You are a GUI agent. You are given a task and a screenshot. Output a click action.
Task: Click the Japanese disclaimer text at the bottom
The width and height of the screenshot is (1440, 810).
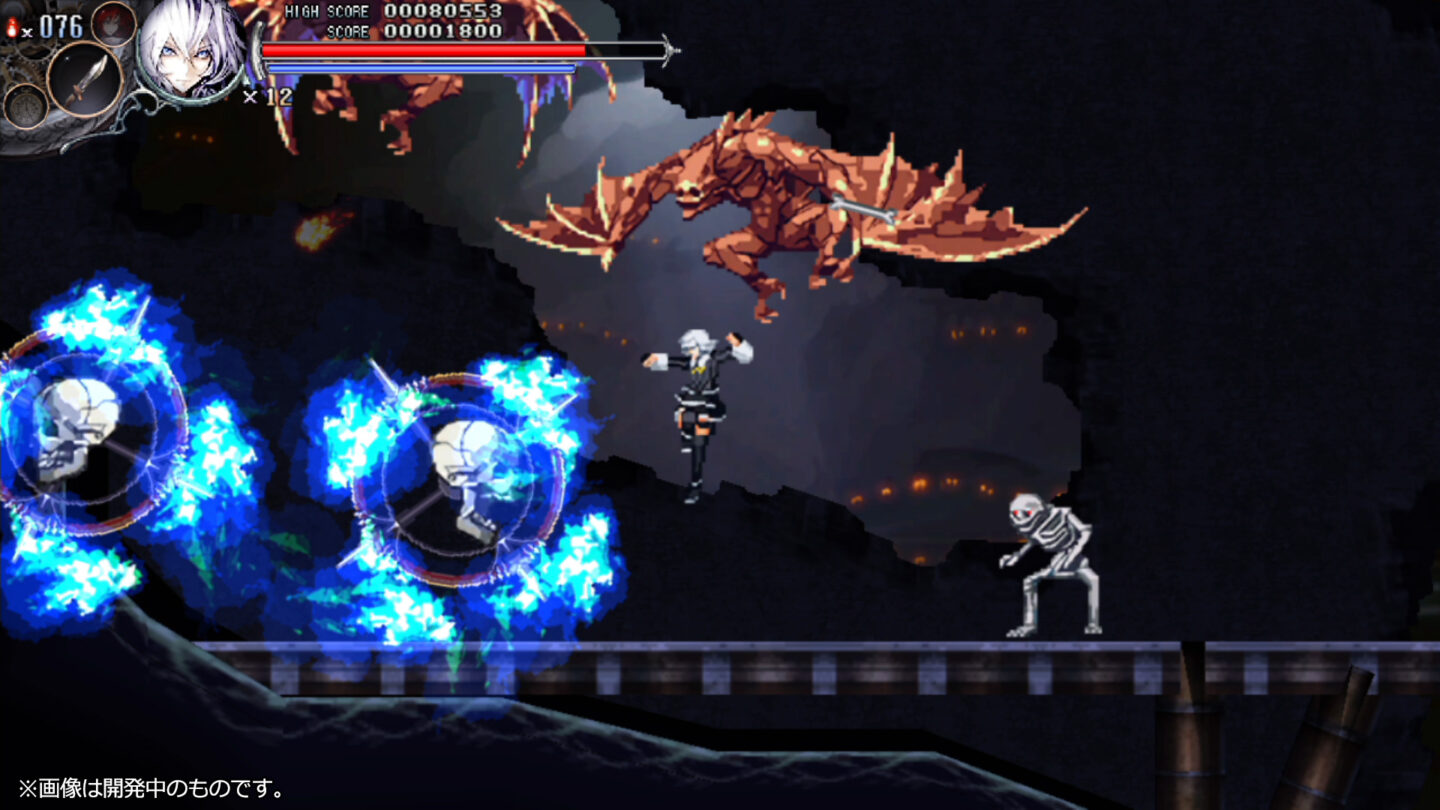pyautogui.click(x=145, y=788)
